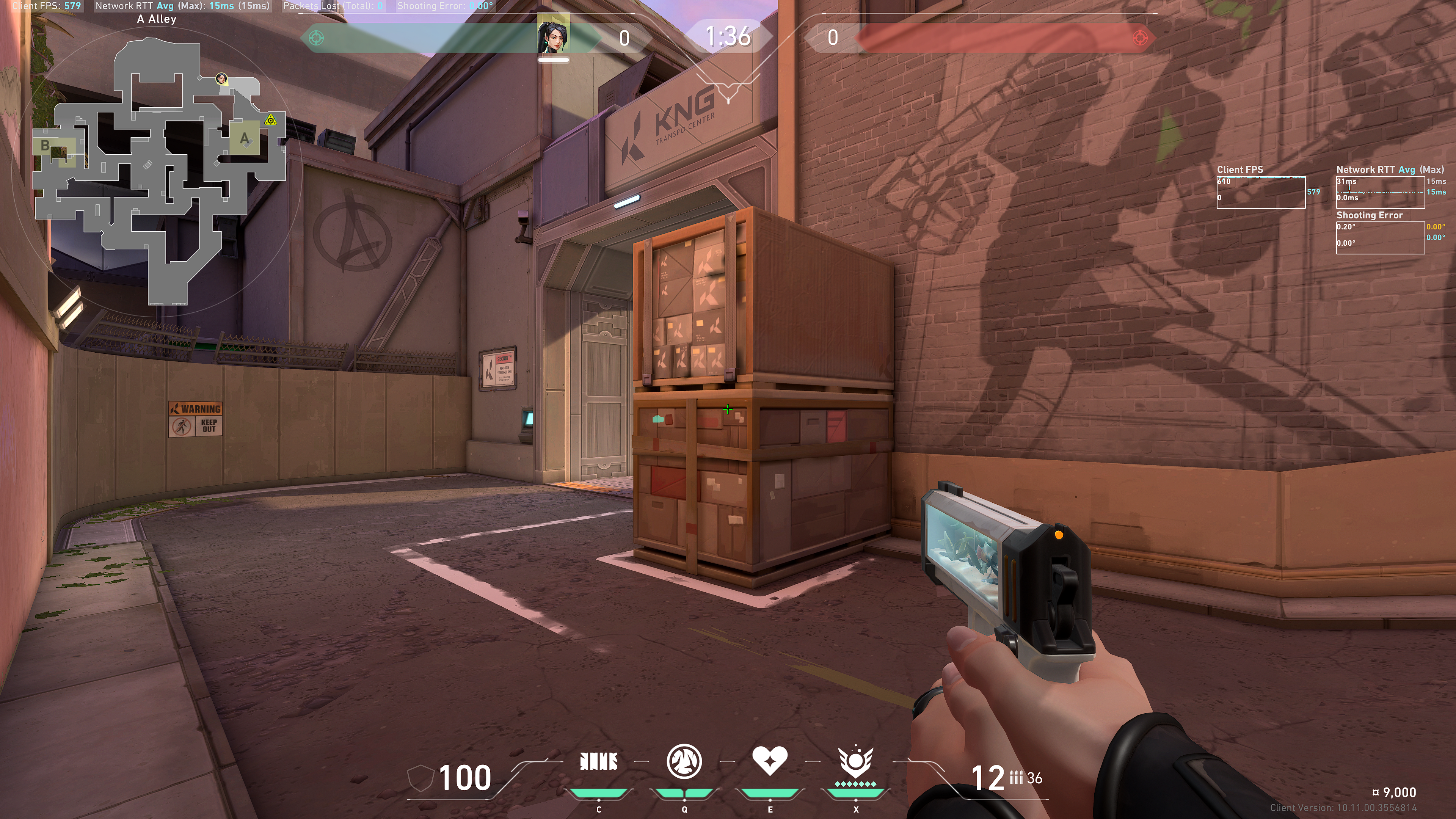Screen dimensions: 1456x819
Task: Select the Client FPS performance graph
Action: pos(1260,192)
